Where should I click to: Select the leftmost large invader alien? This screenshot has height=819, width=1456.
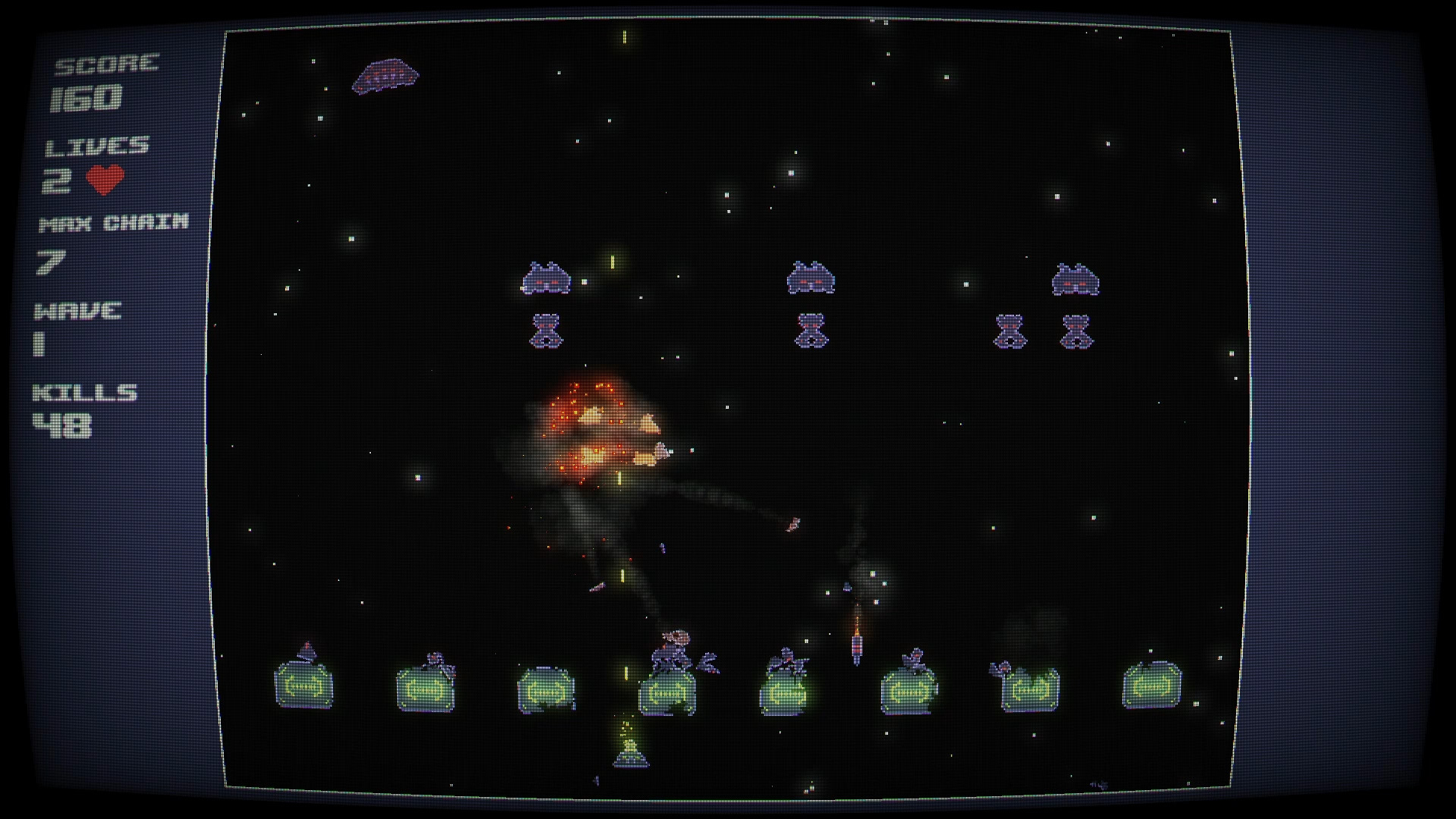click(x=547, y=279)
